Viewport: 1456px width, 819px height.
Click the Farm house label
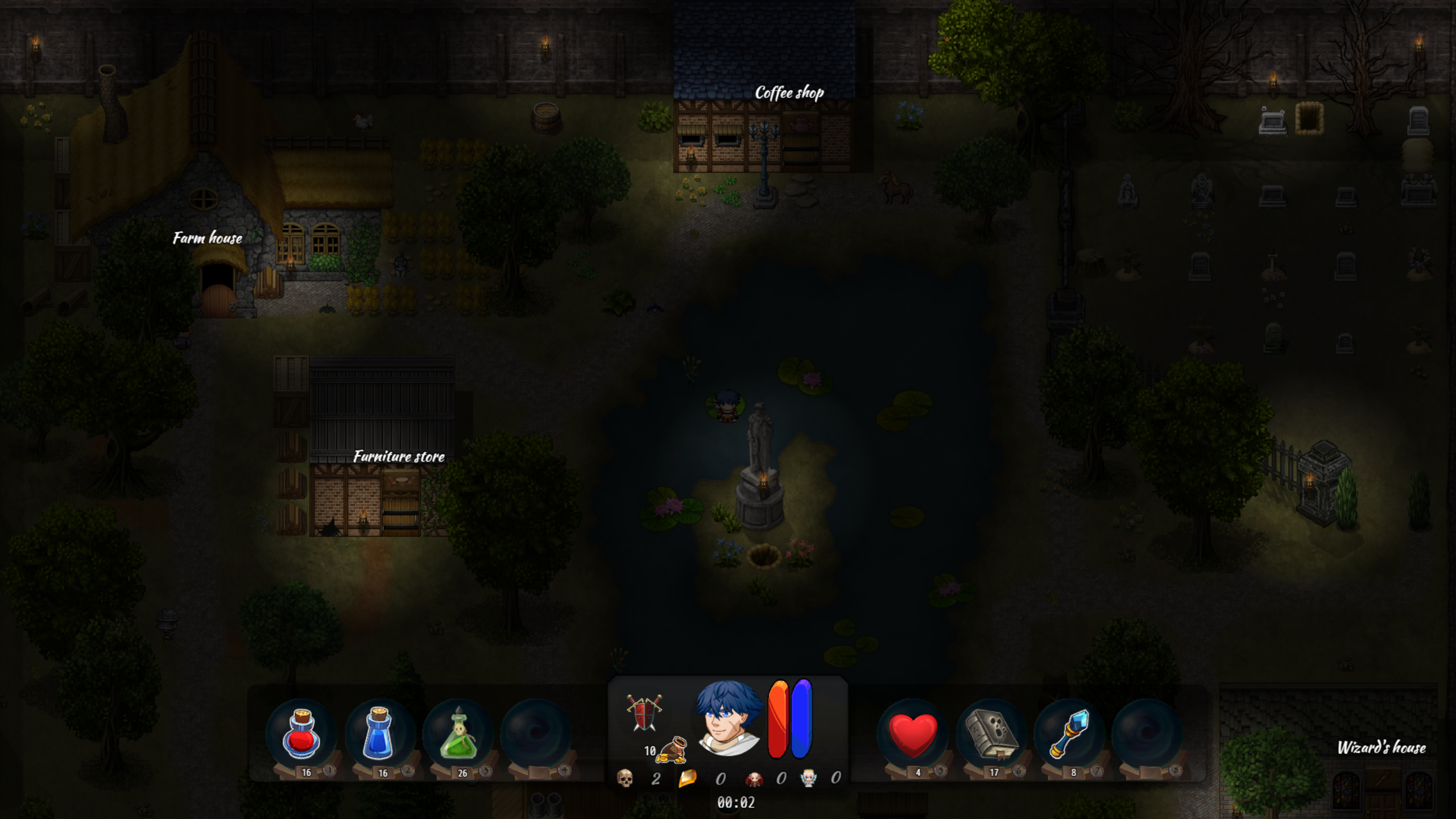coord(206,239)
